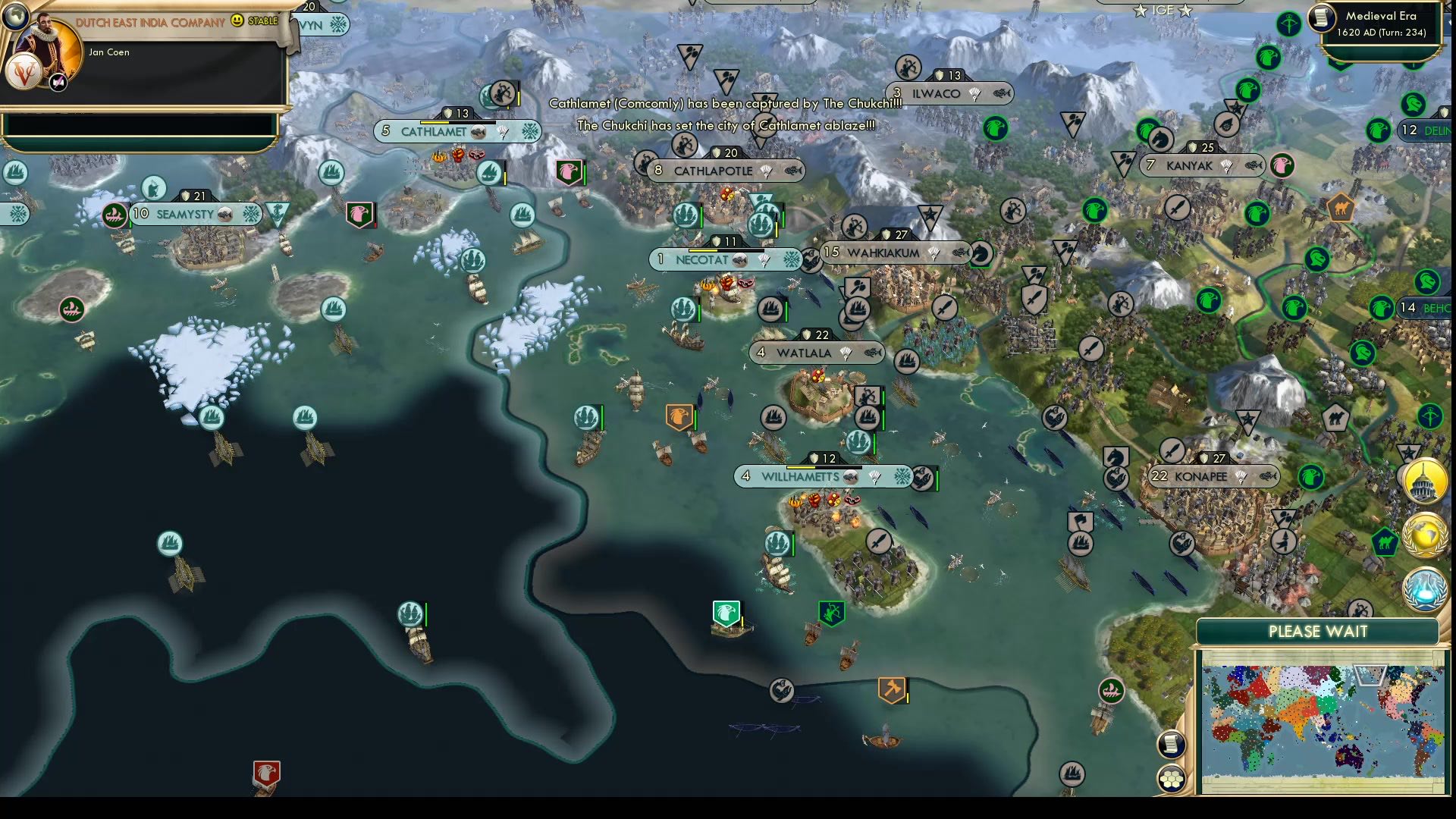Click the Medieval Era turn counter panel
1456x819 pixels.
1380,23
